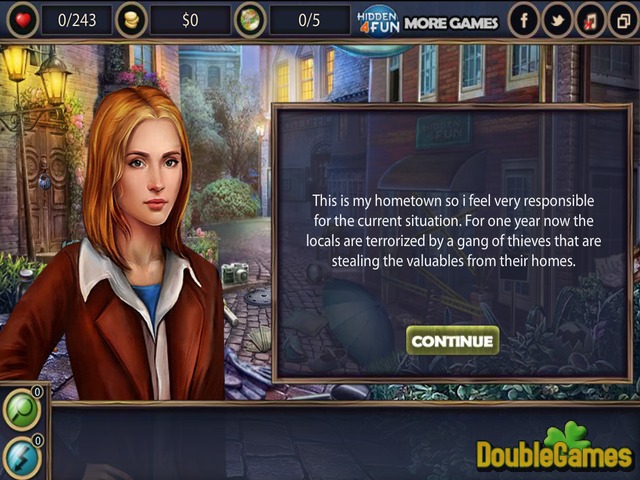Screen dimensions: 640x480
Task: Open the More Games link
Action: tap(451, 22)
